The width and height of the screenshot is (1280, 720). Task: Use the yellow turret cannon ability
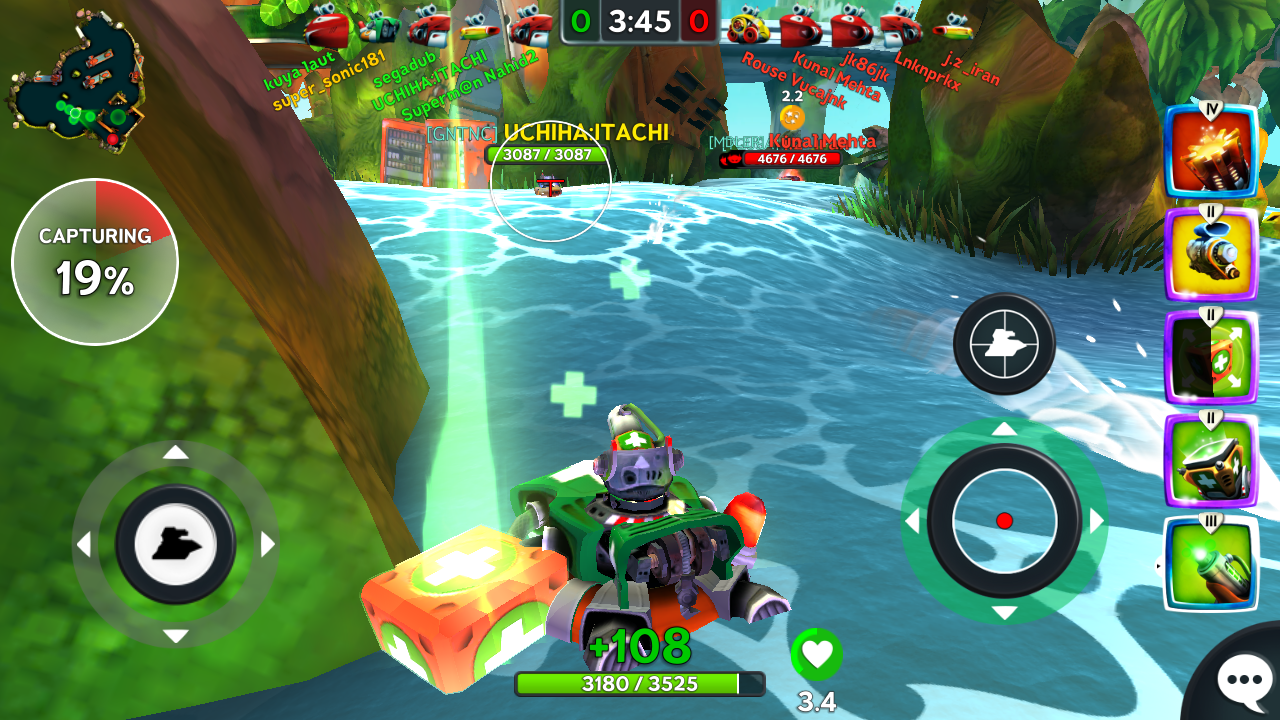(x=1210, y=254)
